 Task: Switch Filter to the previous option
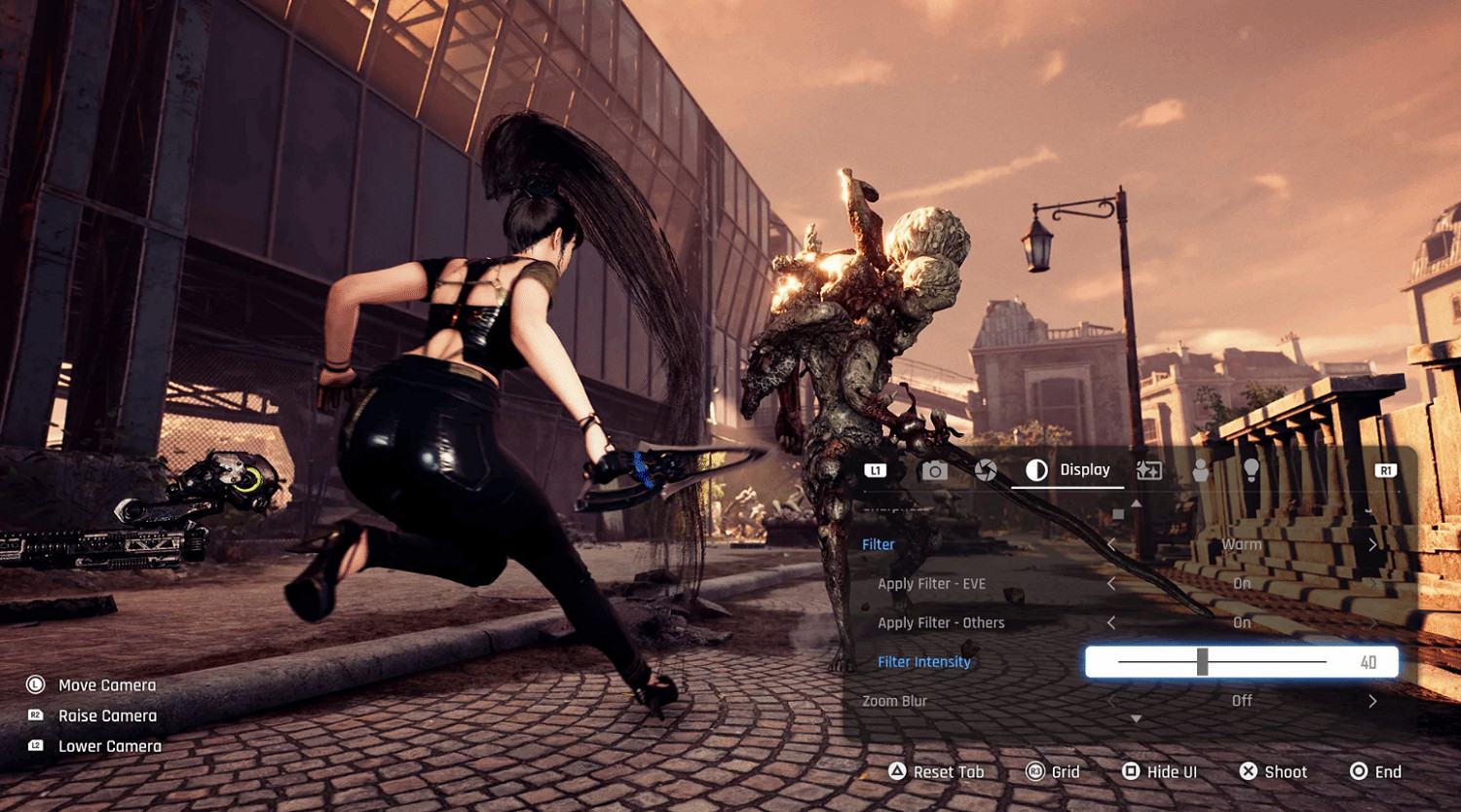(x=1111, y=544)
